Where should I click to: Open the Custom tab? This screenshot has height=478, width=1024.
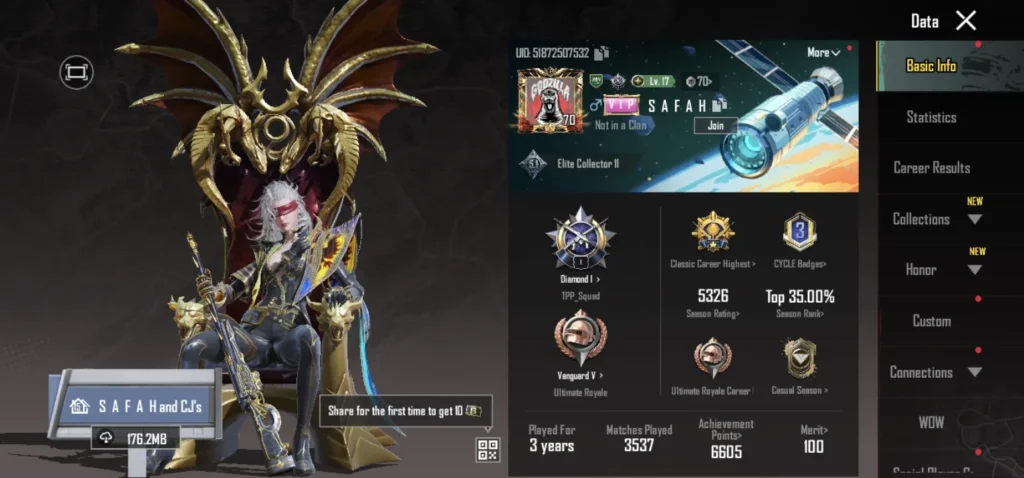931,321
